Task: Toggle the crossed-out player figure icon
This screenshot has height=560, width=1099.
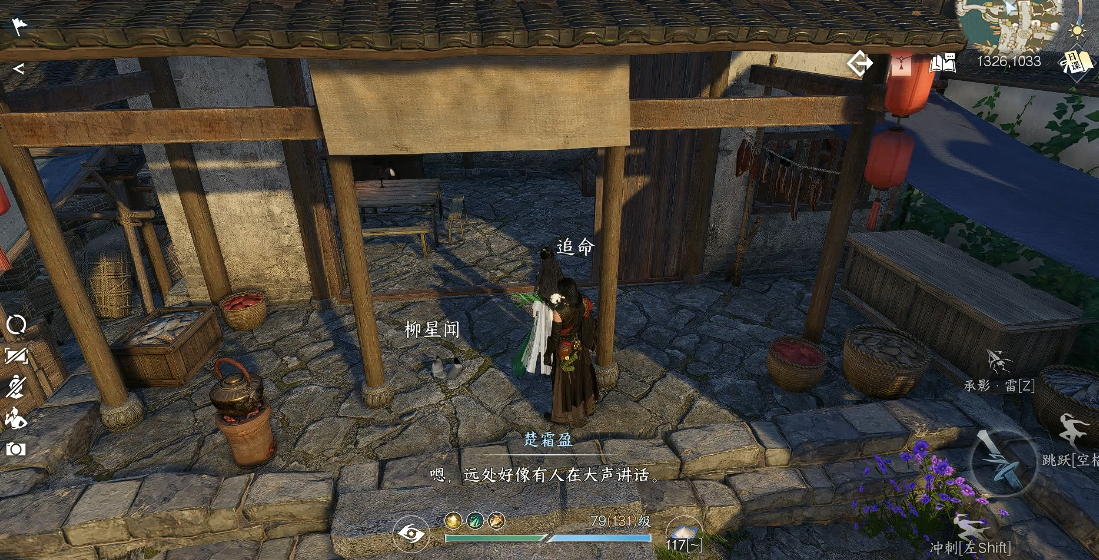Action: click(x=16, y=387)
